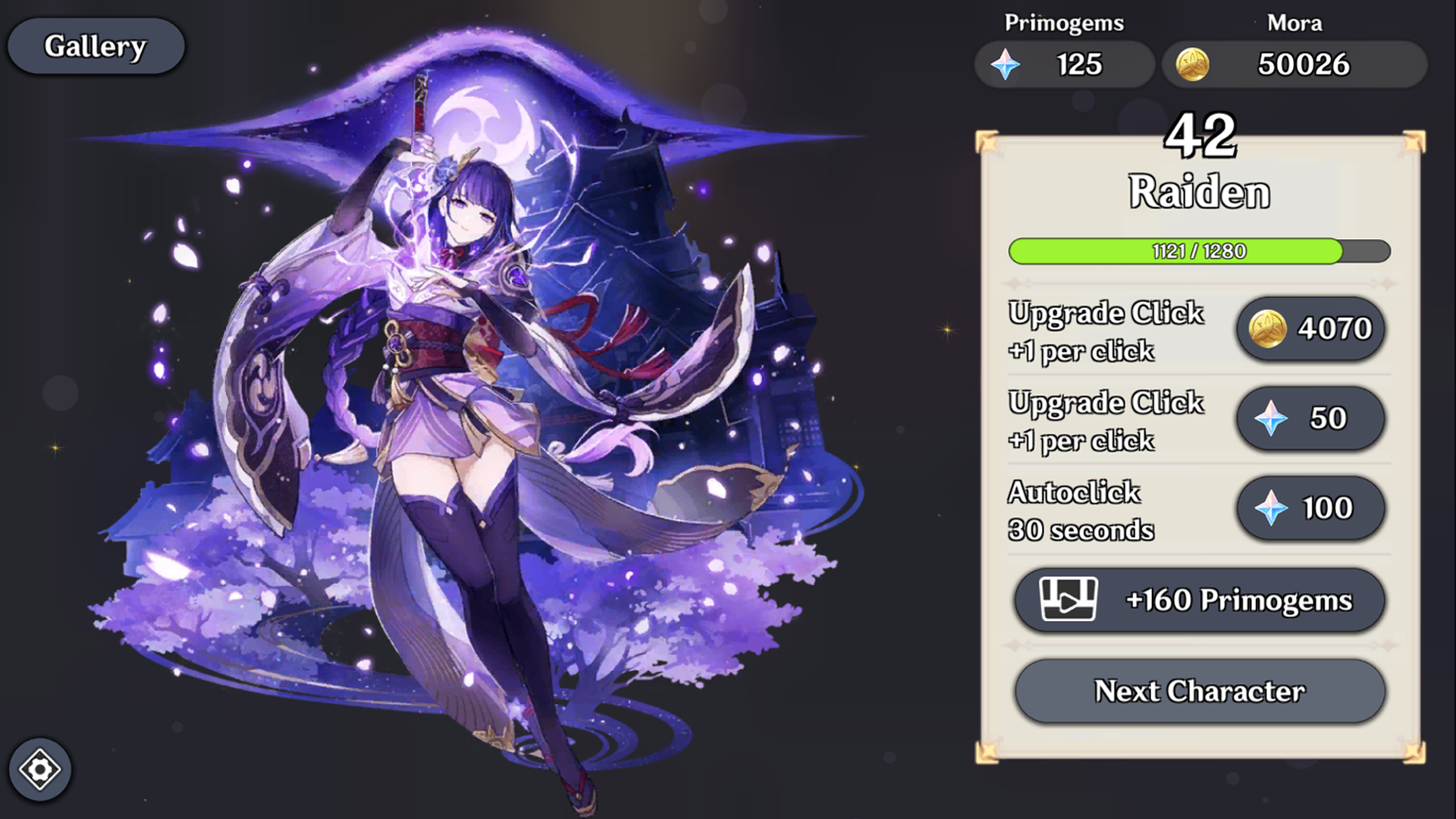Buy the 50 Primogem click upgrade
The width and height of the screenshot is (1456, 819).
coord(1310,418)
